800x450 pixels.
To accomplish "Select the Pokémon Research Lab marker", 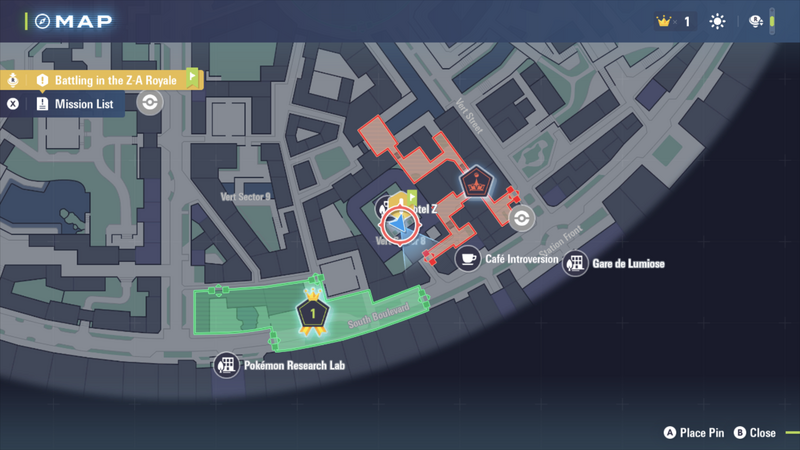I will pyautogui.click(x=227, y=365).
